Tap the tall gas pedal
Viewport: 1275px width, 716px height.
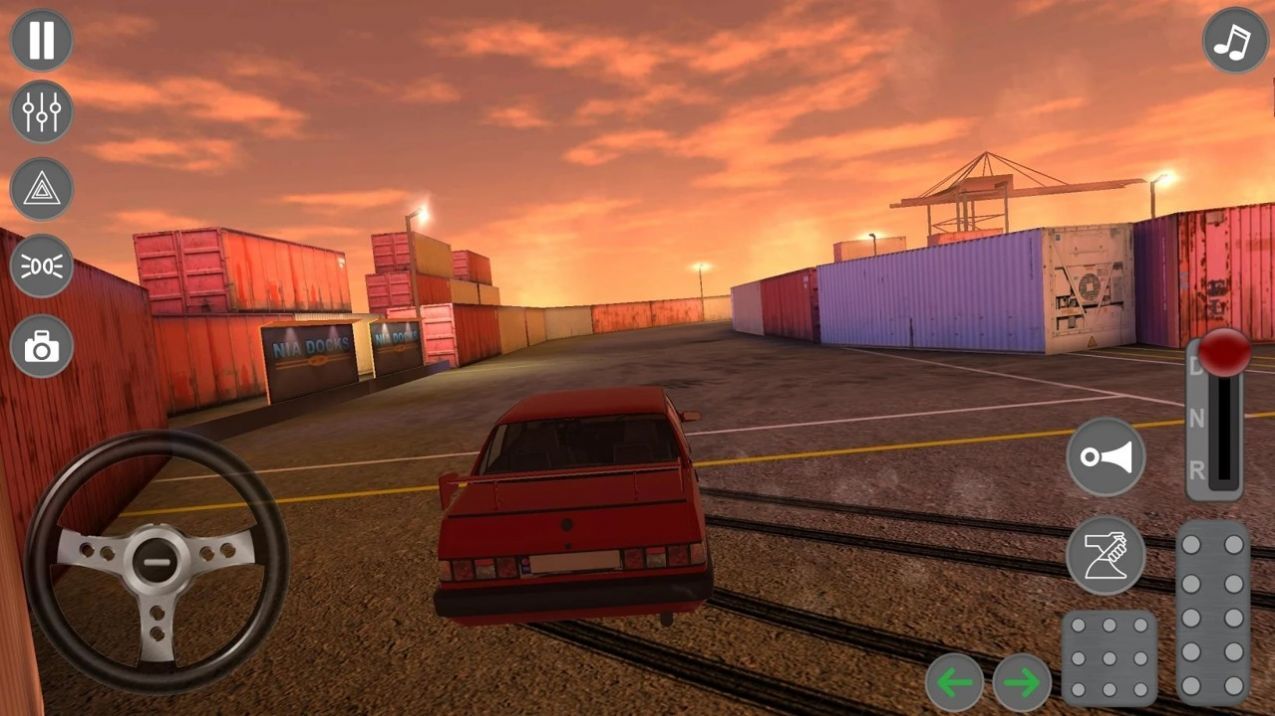click(1212, 612)
